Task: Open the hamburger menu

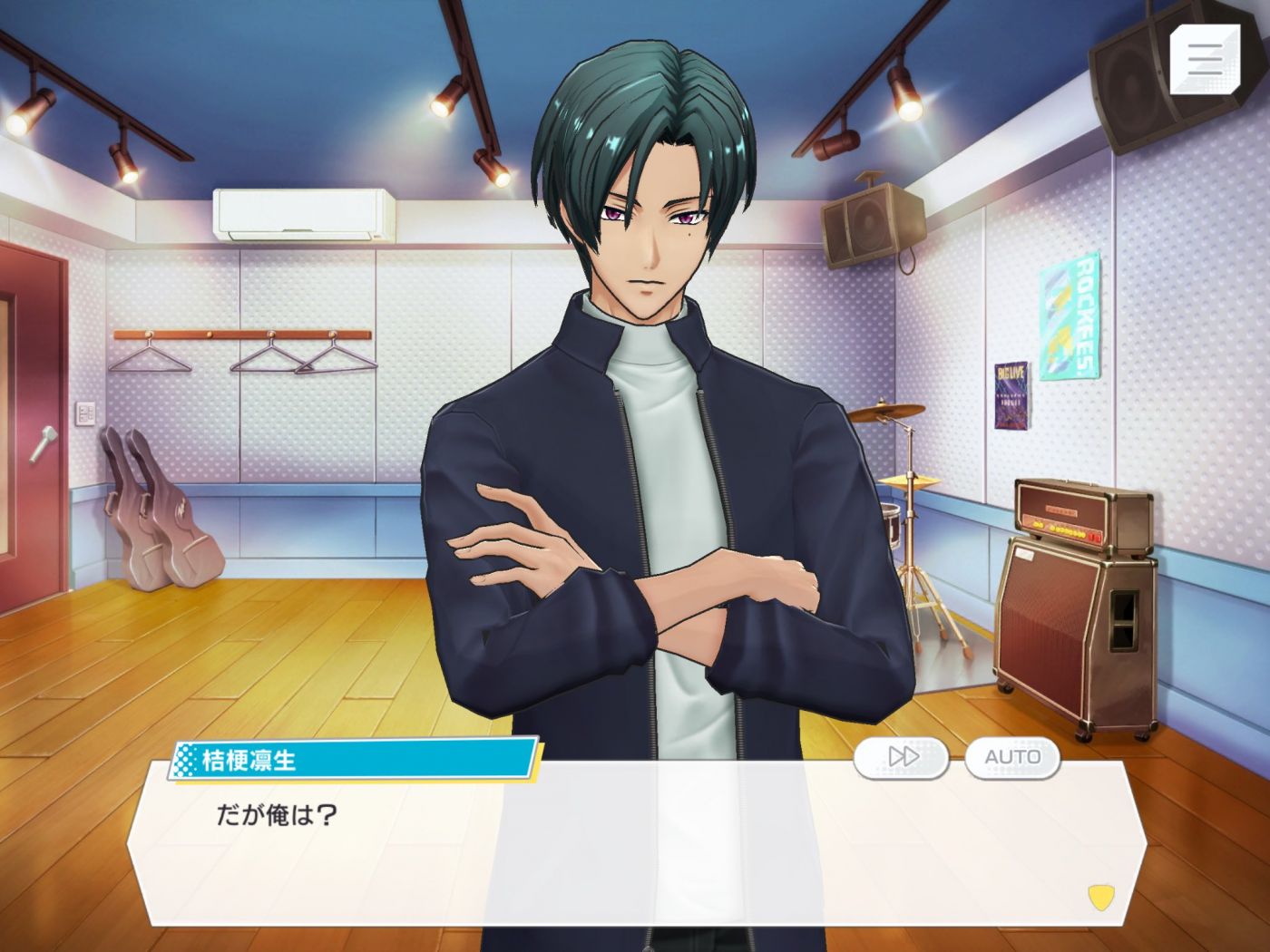Action: (x=1205, y=59)
